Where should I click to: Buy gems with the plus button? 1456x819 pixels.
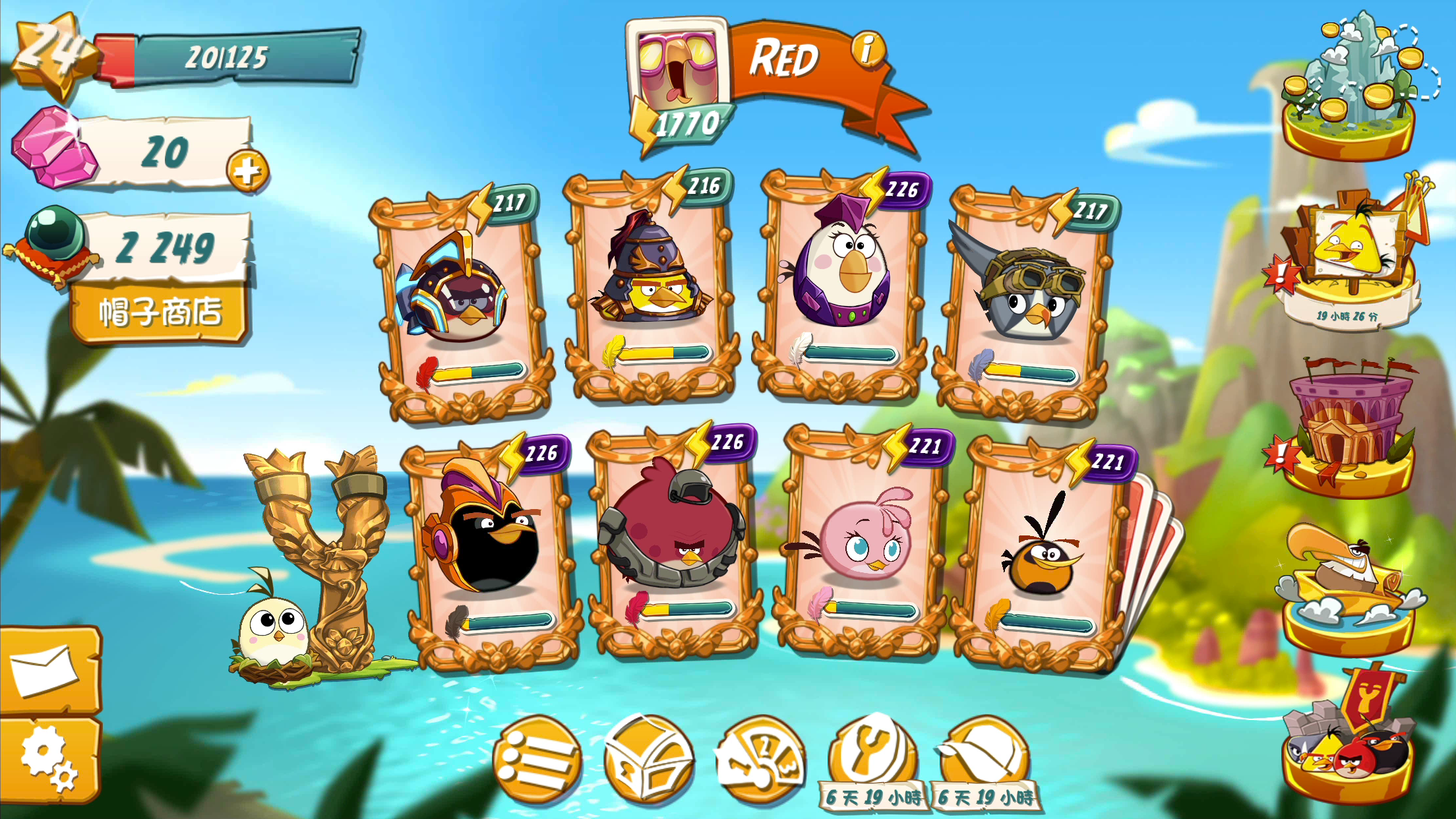pyautogui.click(x=249, y=170)
